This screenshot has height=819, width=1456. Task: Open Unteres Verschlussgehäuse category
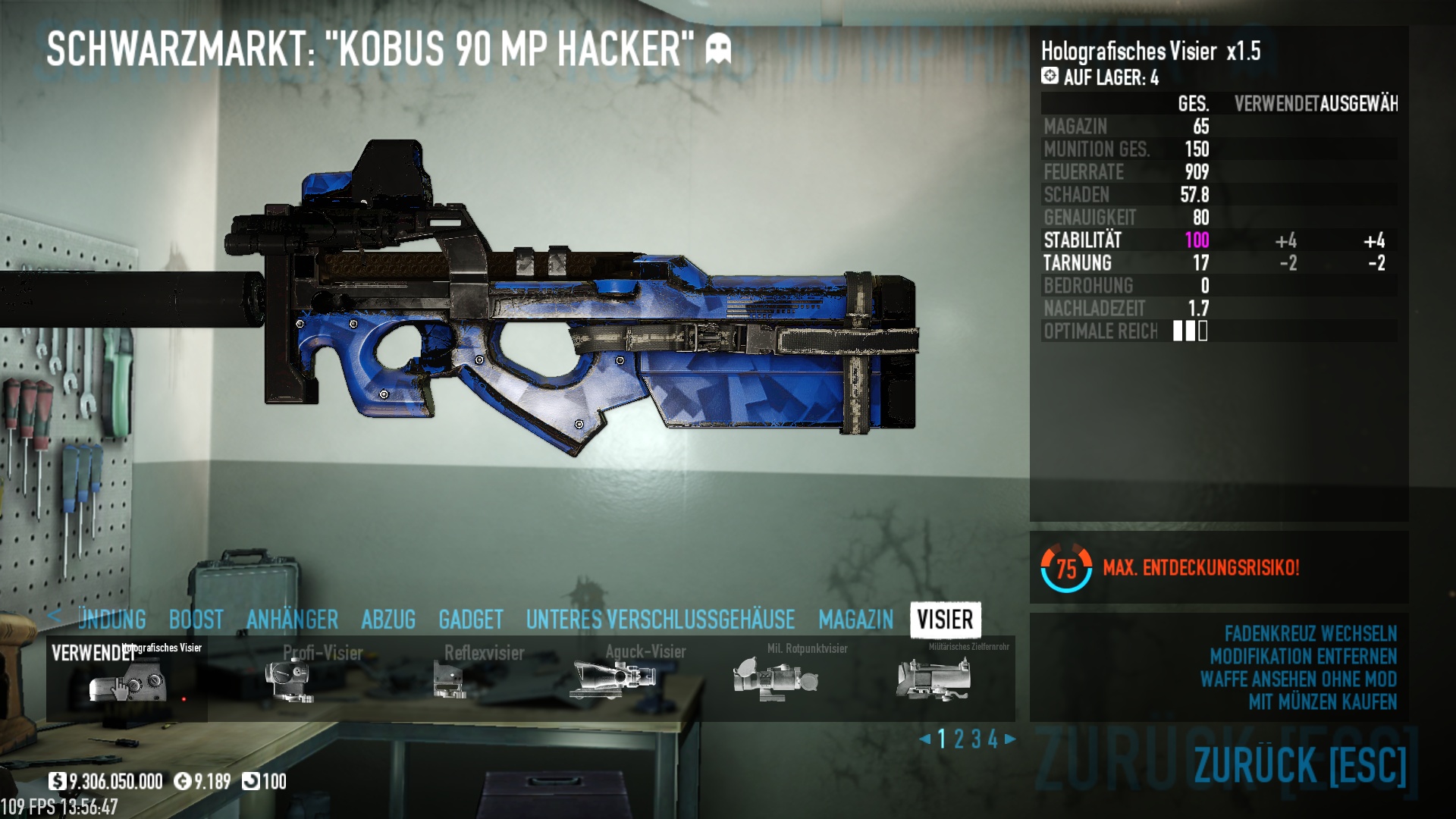pyautogui.click(x=660, y=620)
